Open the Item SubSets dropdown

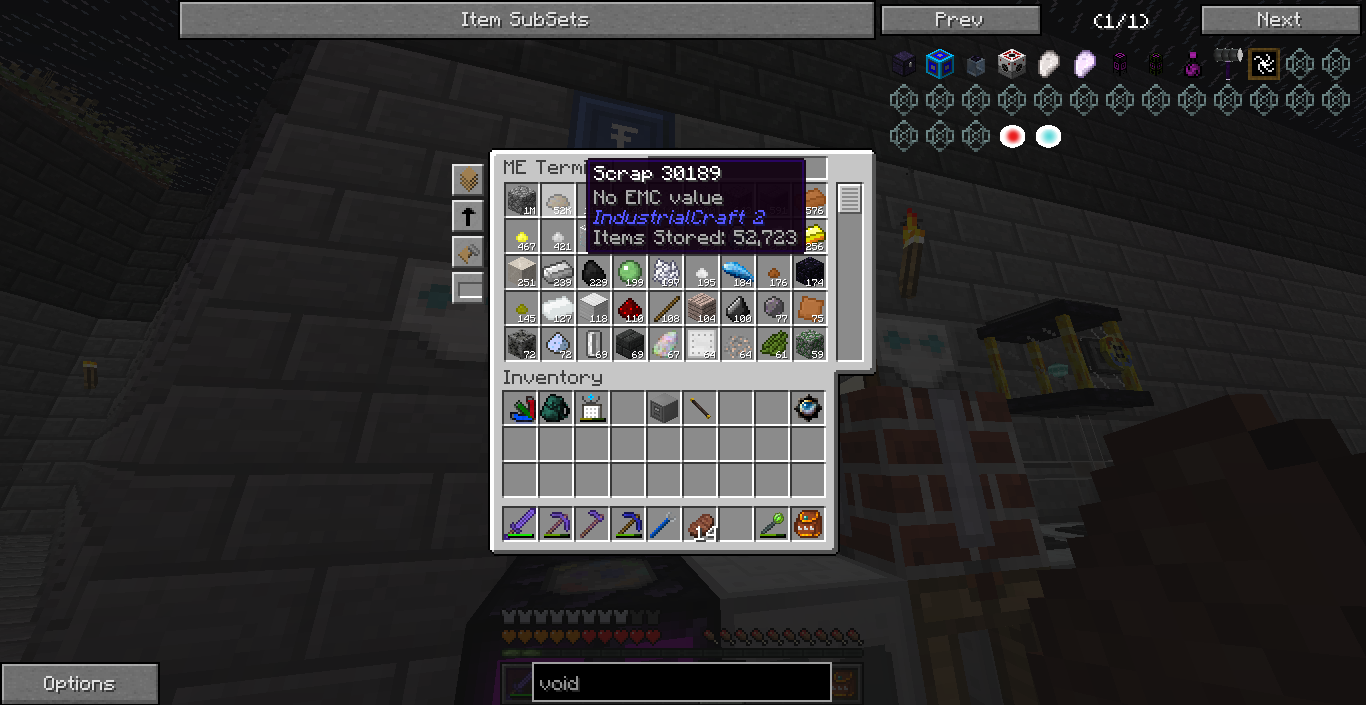(526, 20)
